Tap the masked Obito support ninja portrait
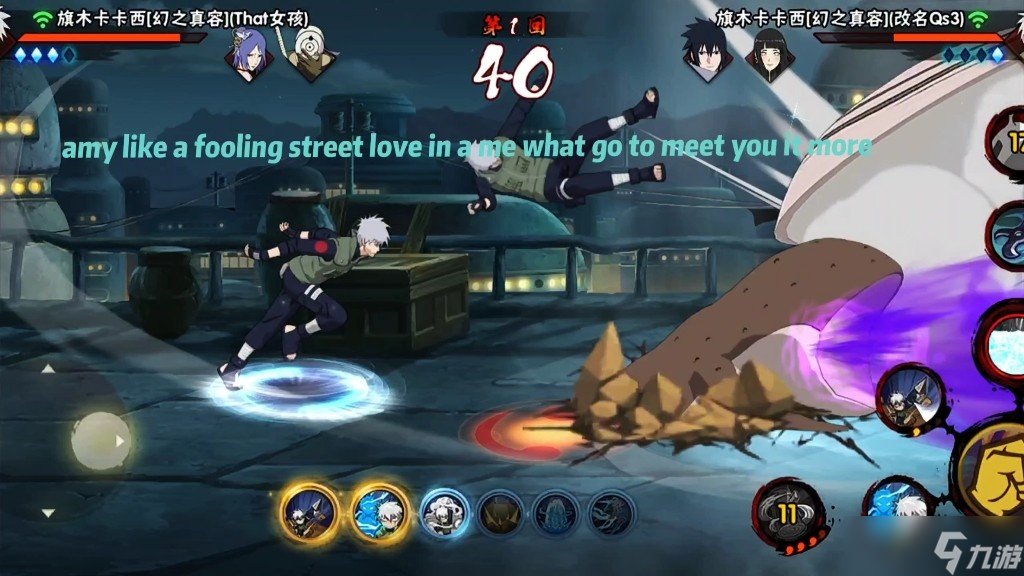This screenshot has width=1024, height=576. (308, 53)
